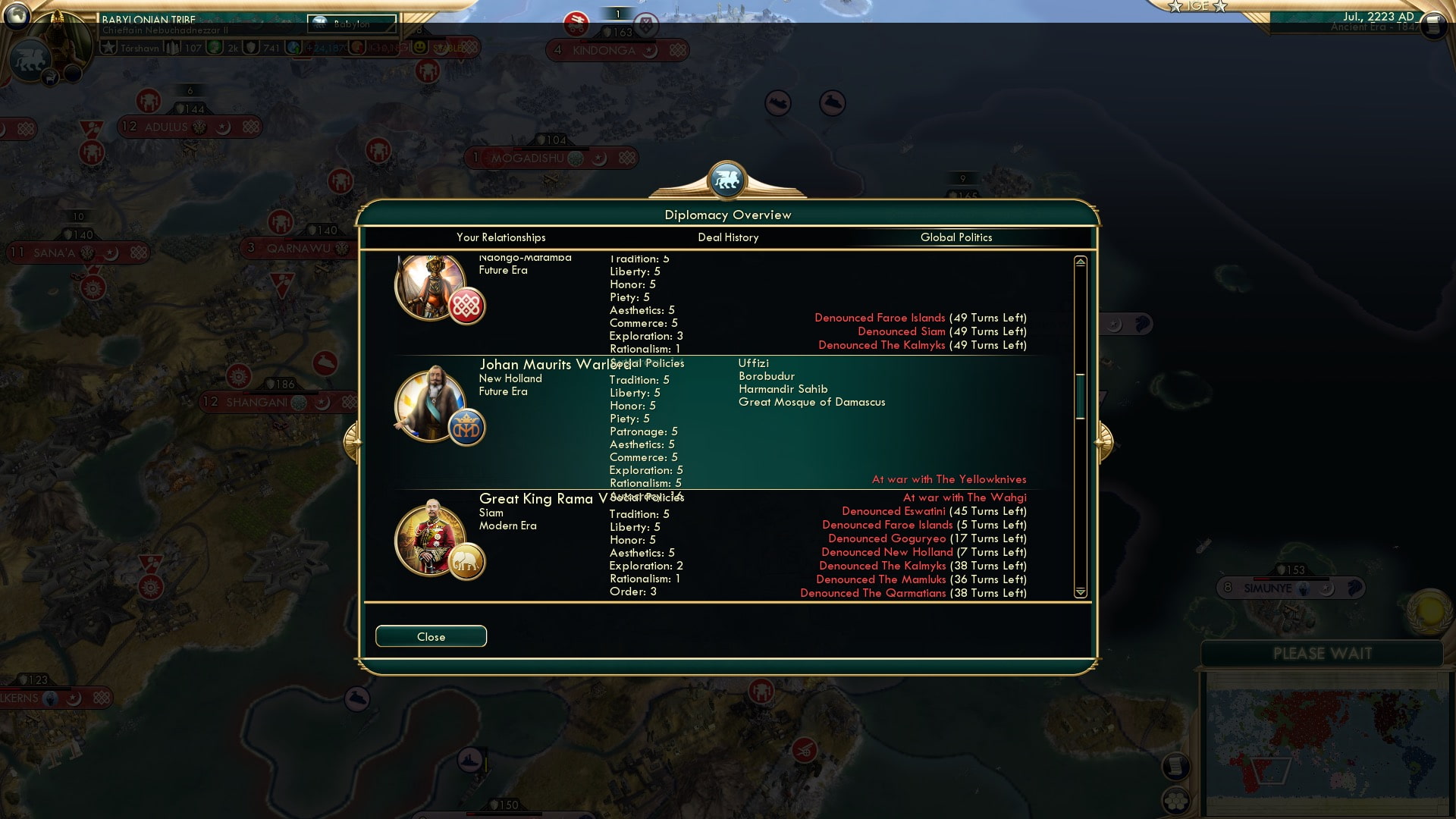Image resolution: width=1456 pixels, height=819 pixels.
Task: Click the Close button
Action: click(431, 636)
